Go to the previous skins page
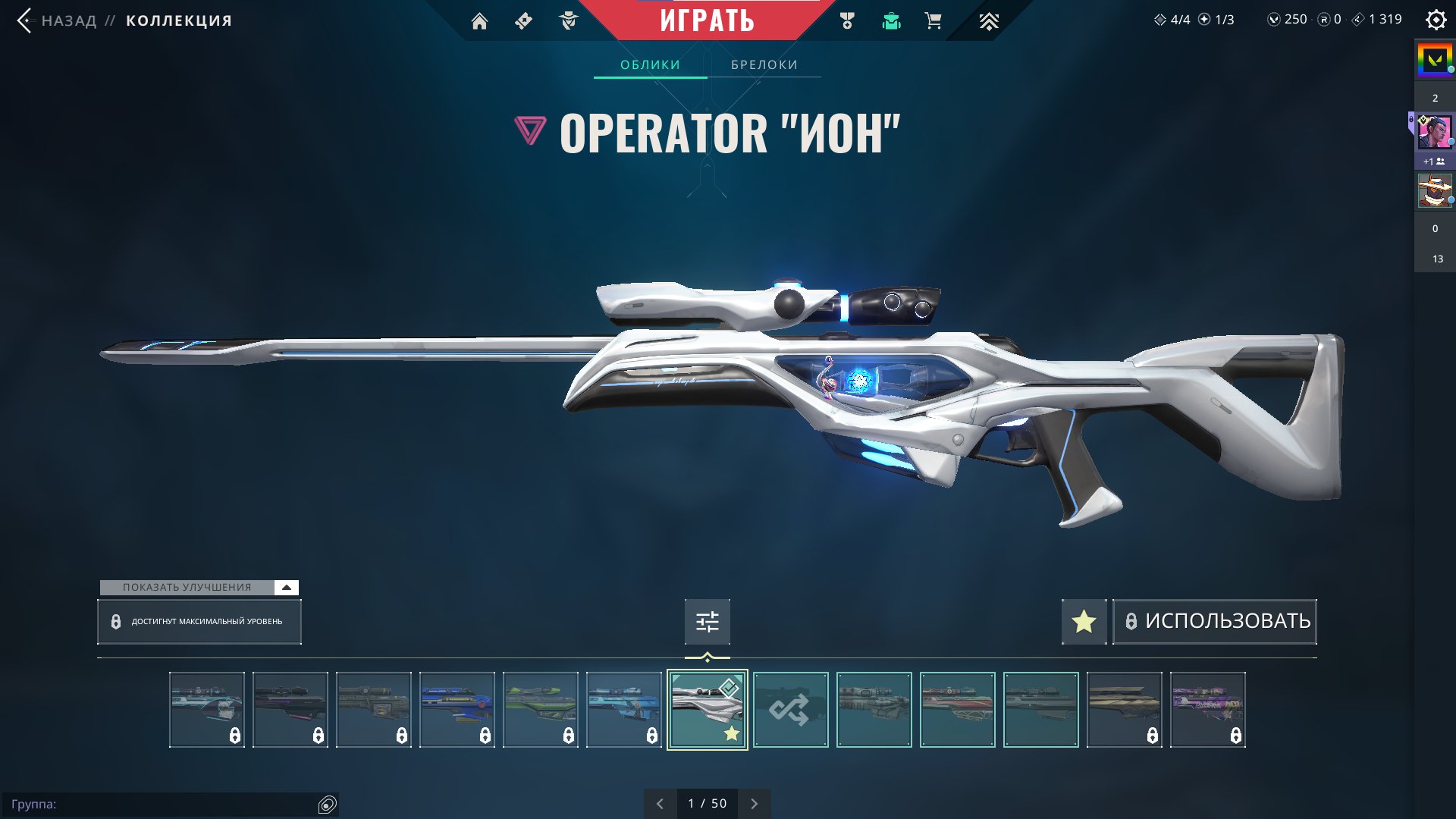This screenshot has width=1456, height=819. tap(660, 804)
